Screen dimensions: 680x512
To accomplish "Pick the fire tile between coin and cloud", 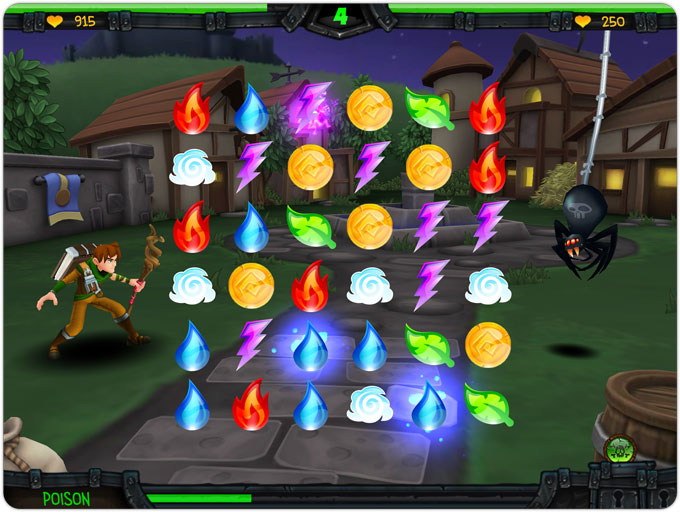I will [311, 285].
